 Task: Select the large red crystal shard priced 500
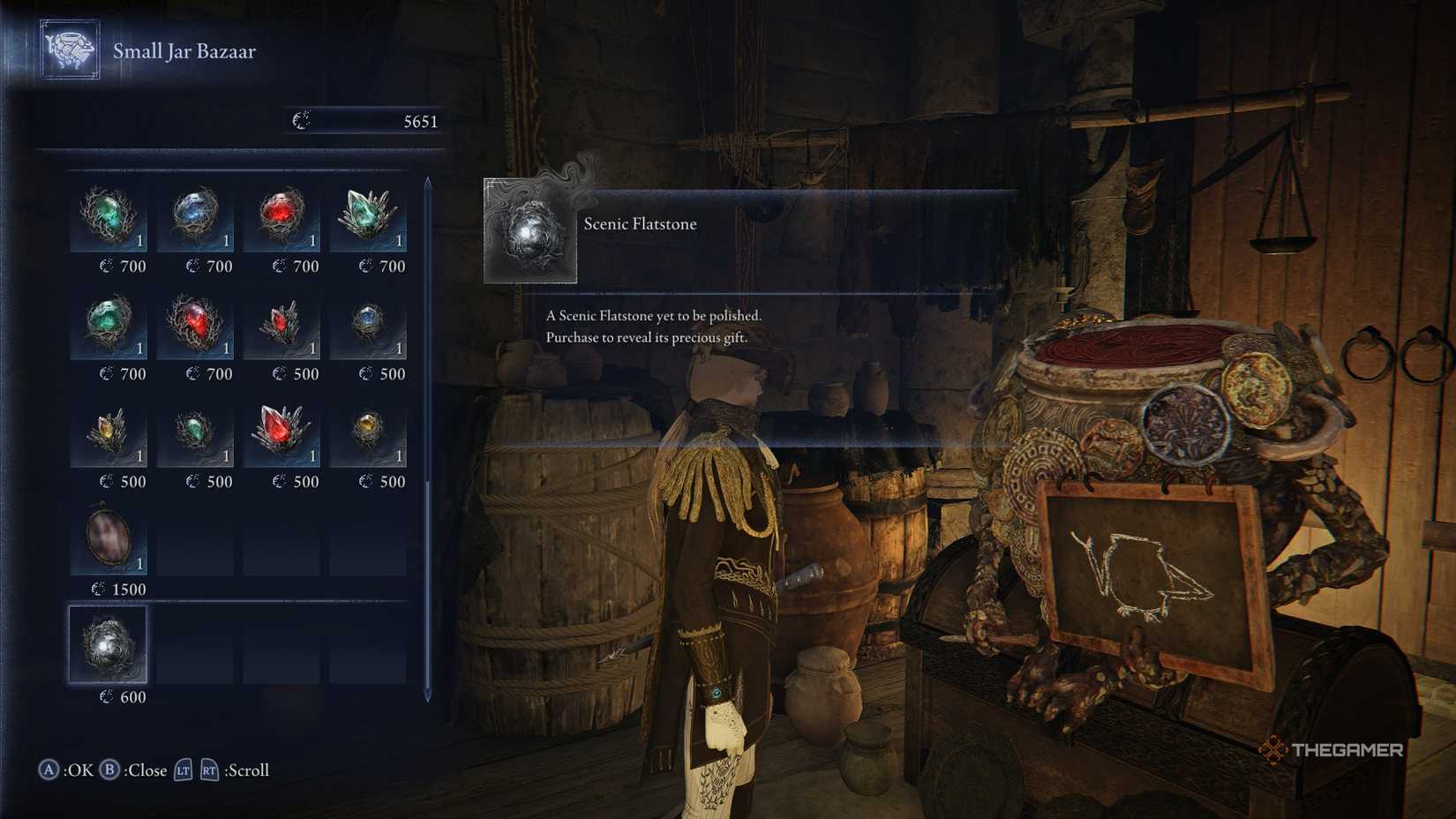(281, 432)
